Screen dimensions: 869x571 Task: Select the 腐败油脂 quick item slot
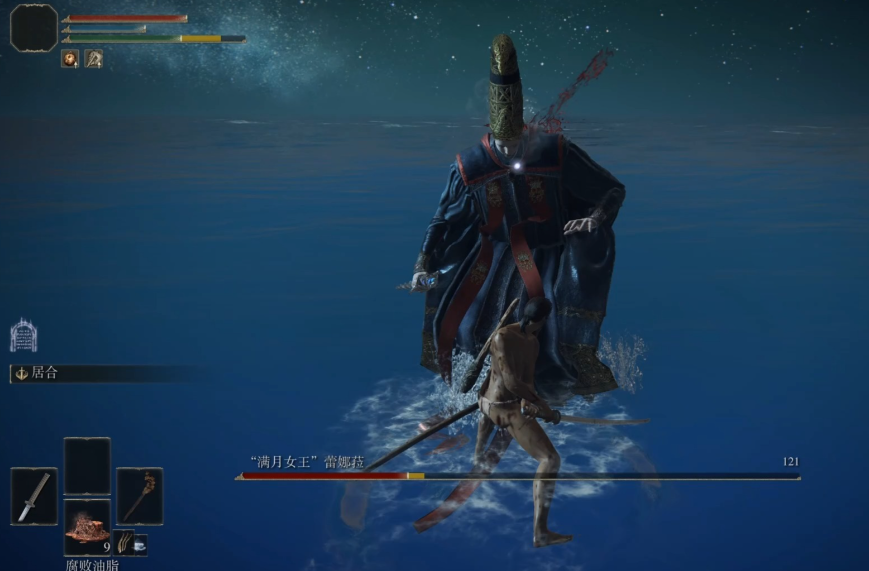point(87,526)
